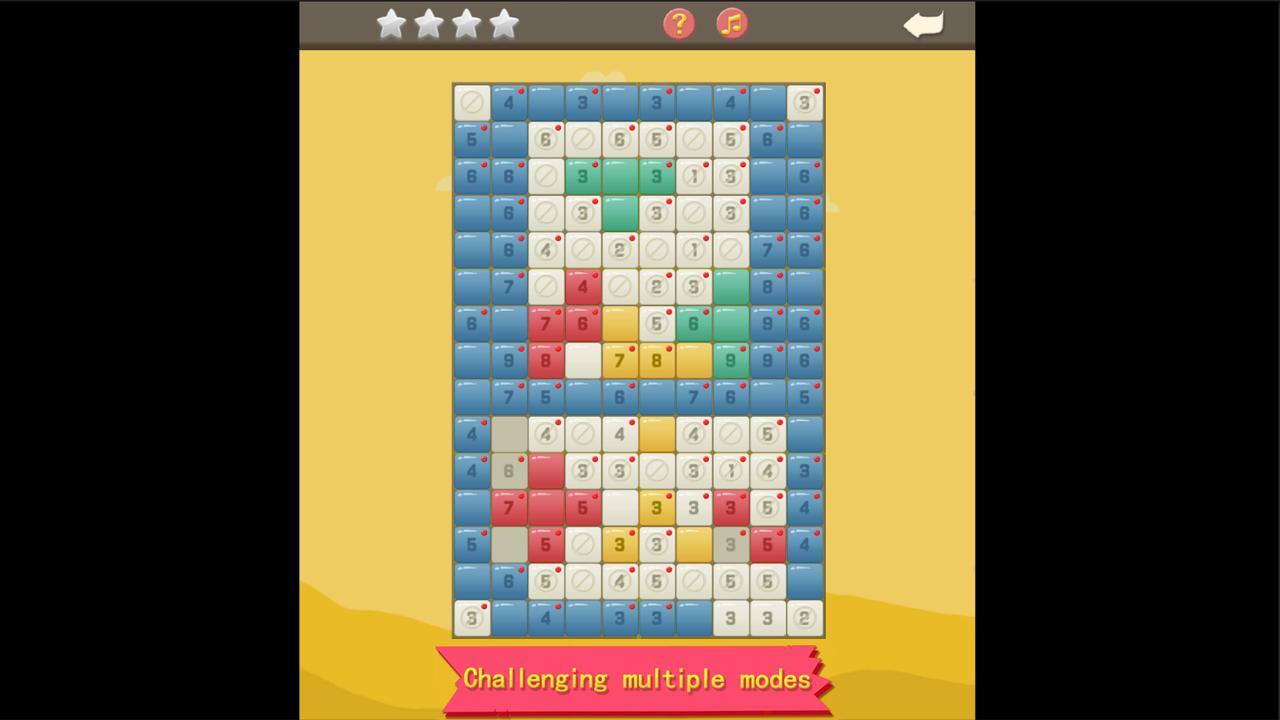Select the green 6 tile
Screen dimensions: 1280x720
(x=693, y=323)
